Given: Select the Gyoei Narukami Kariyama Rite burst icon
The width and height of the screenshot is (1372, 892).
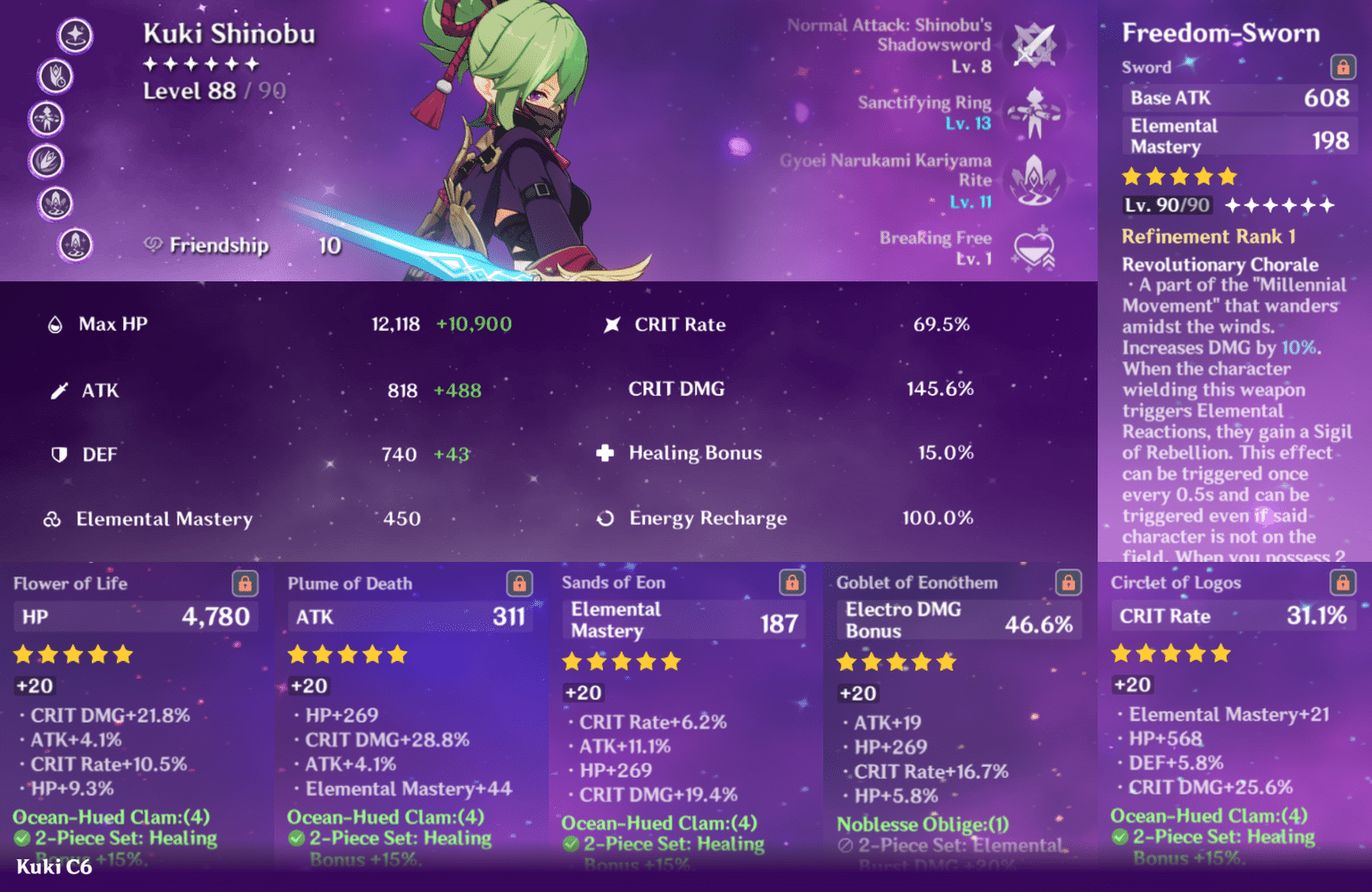Looking at the screenshot, I should click(1033, 181).
